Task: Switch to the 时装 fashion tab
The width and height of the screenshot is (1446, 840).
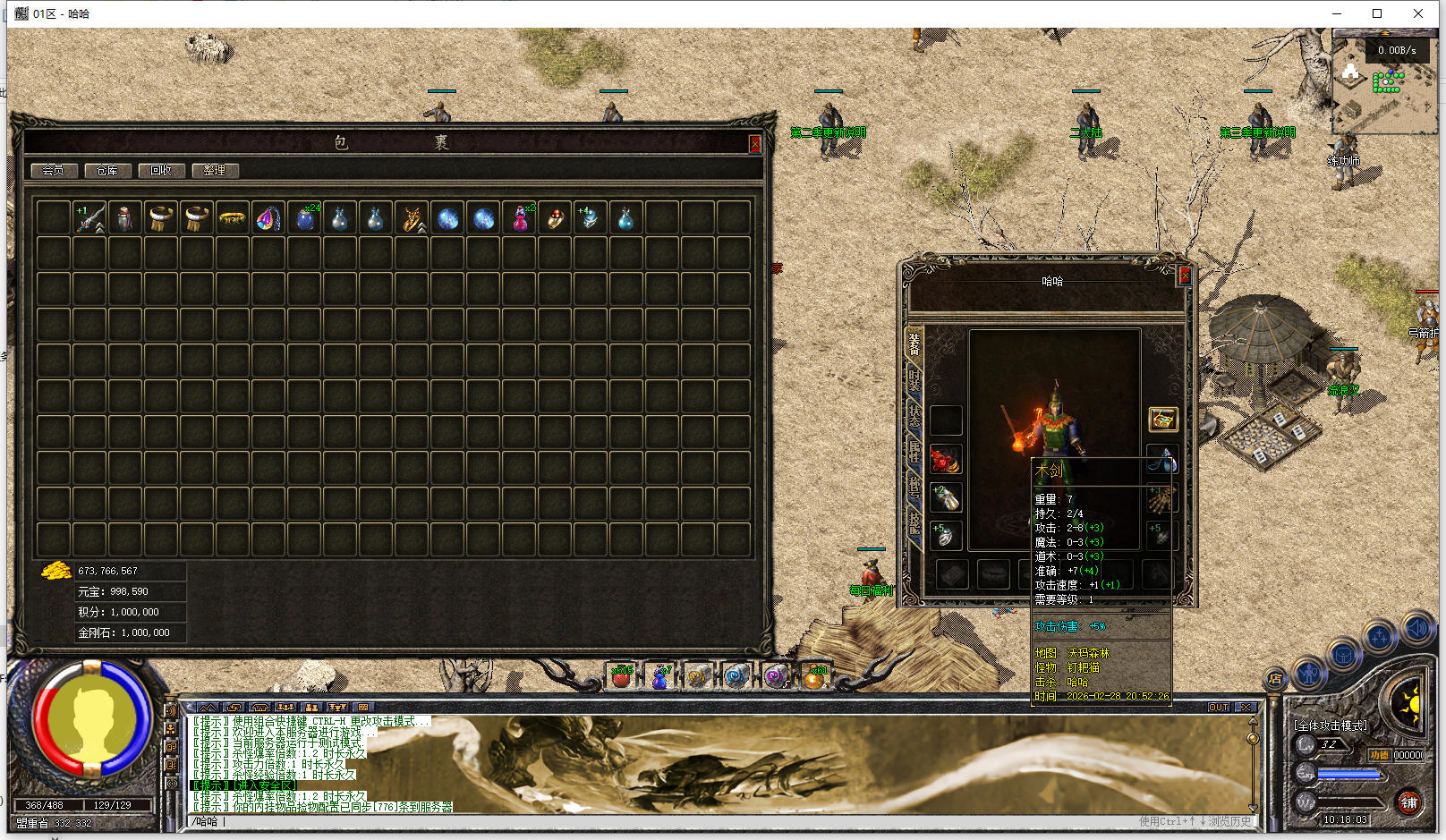Action: coord(914,379)
